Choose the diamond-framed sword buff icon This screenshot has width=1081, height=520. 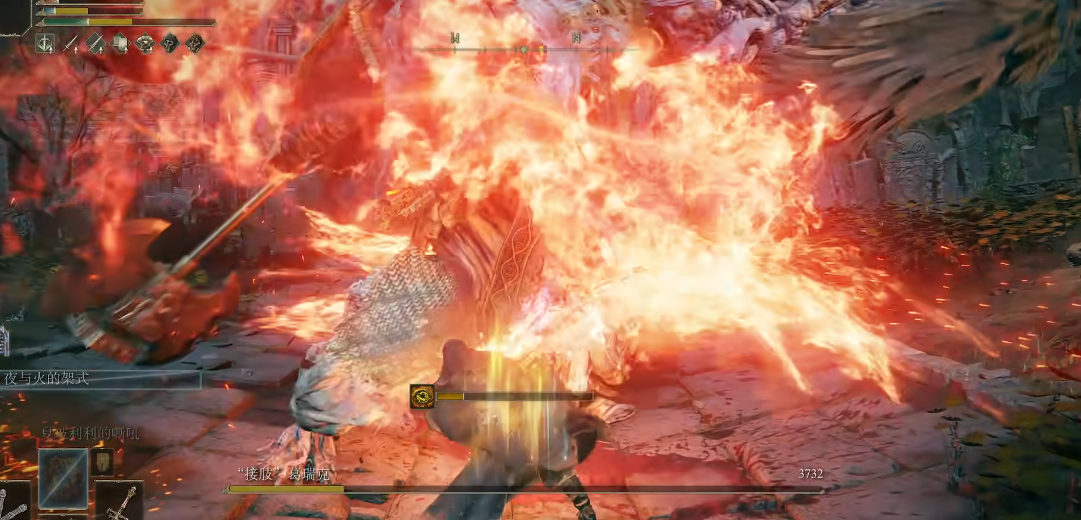click(95, 43)
